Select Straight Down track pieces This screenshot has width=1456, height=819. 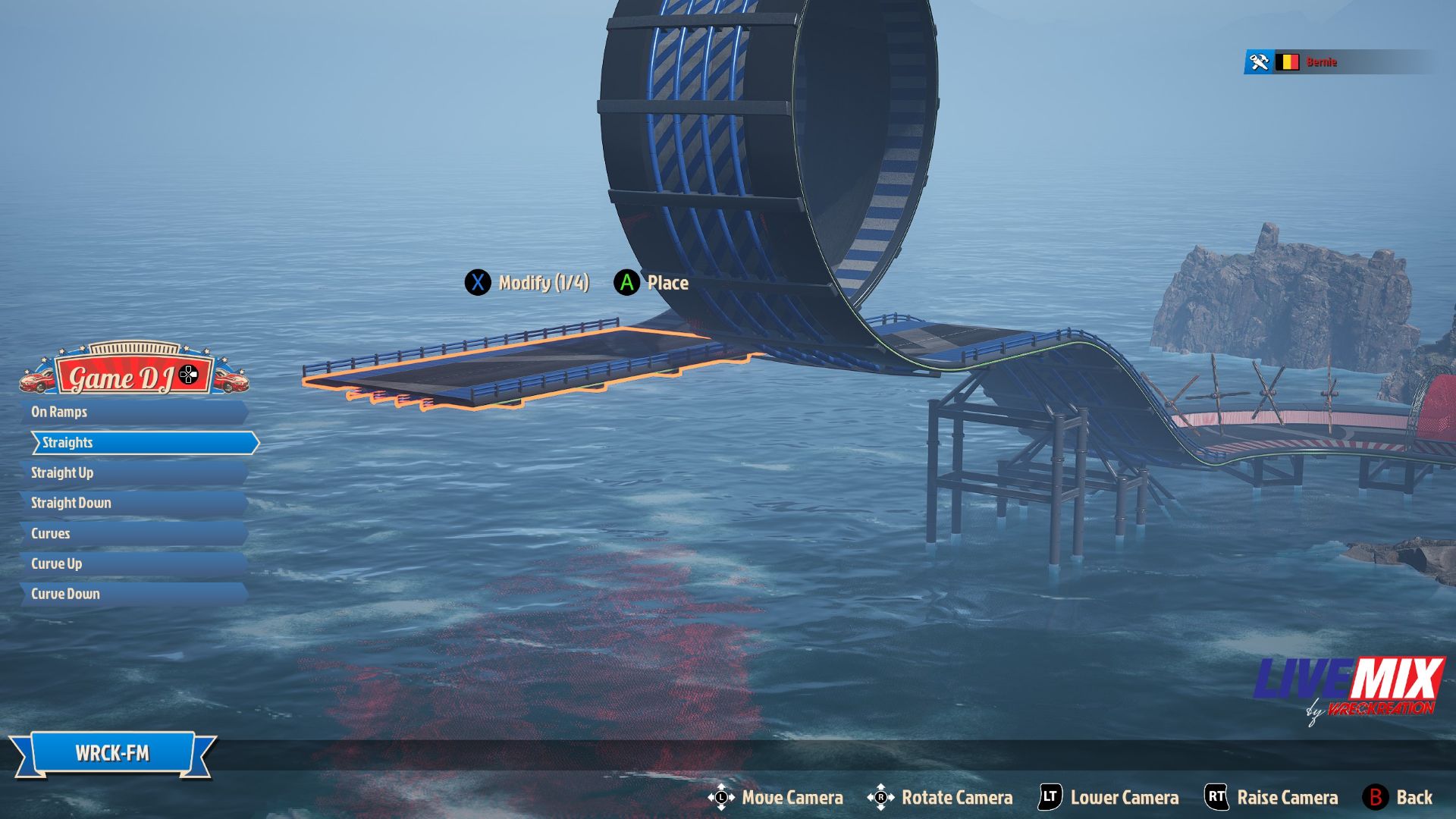click(133, 503)
